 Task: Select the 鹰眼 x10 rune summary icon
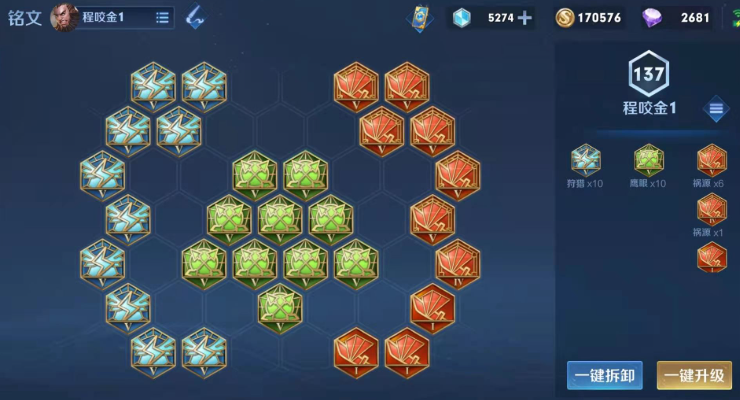point(649,160)
